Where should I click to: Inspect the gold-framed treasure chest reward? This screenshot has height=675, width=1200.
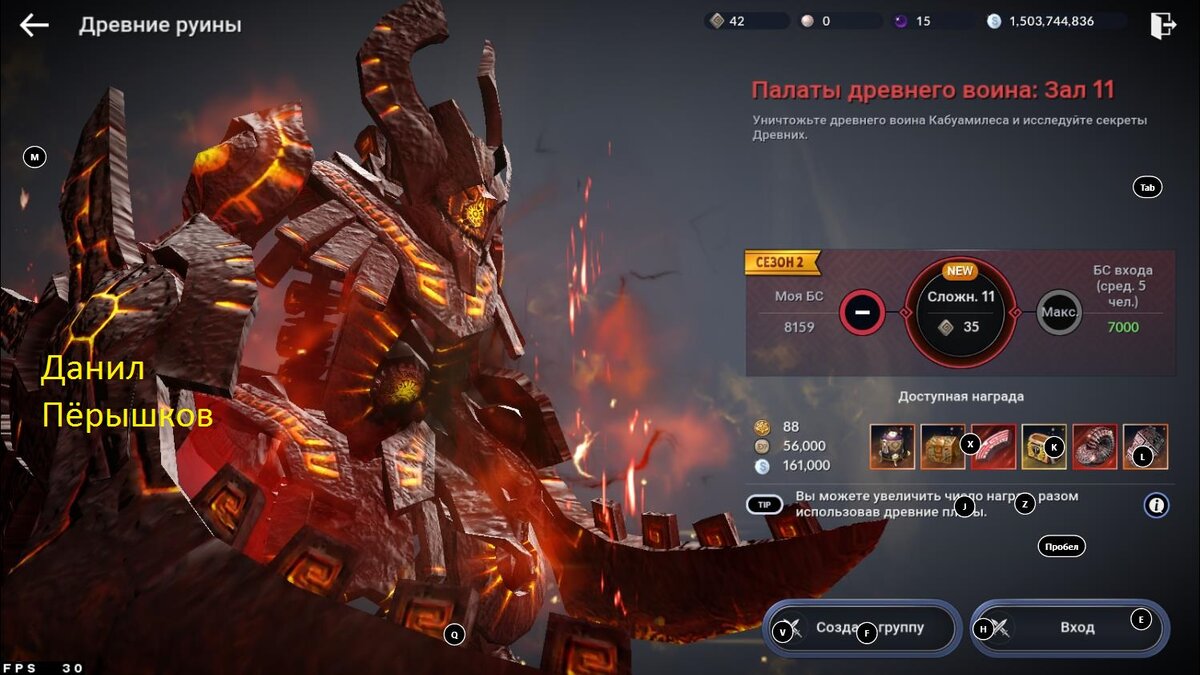(x=1043, y=446)
